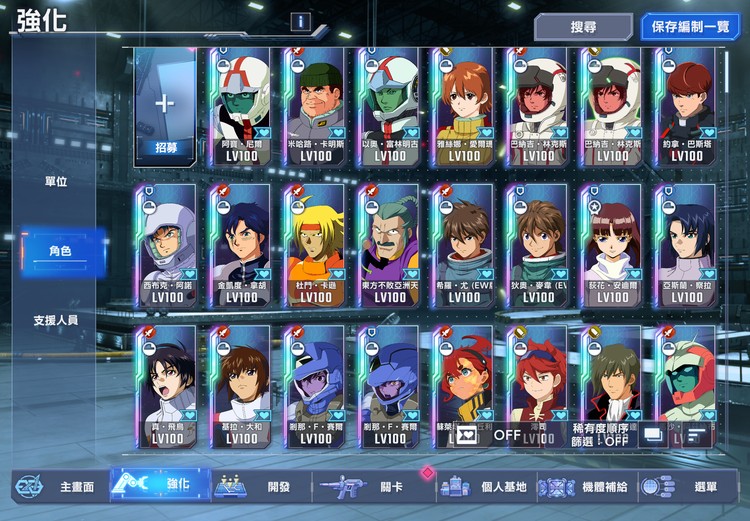Open the info icon beside 強化 title
Image resolution: width=750 pixels, height=521 pixels.
300,22
